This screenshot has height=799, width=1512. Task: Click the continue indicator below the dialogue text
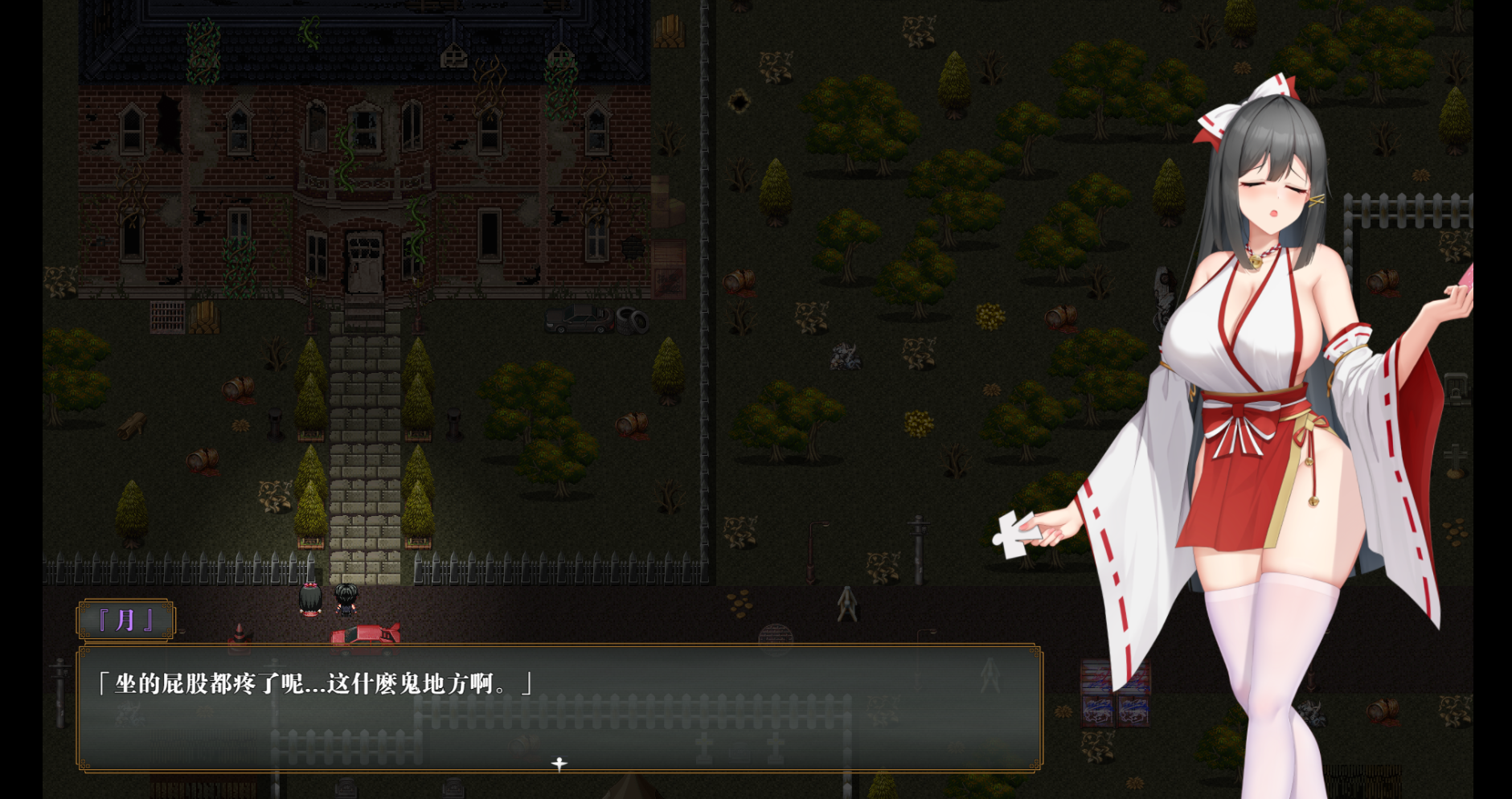[559, 763]
